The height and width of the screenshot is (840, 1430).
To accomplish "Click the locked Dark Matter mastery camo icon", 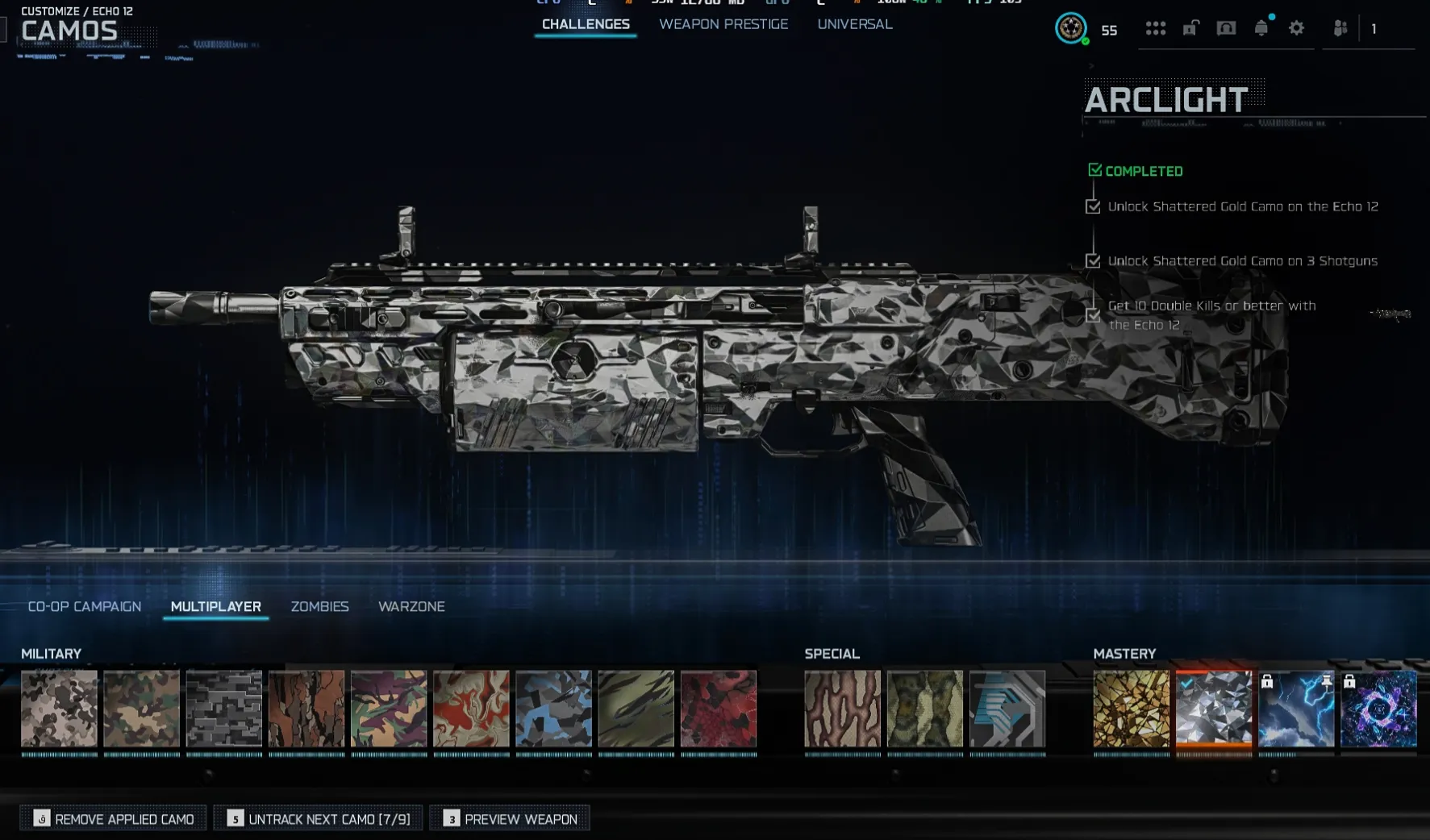I will pyautogui.click(x=1379, y=709).
